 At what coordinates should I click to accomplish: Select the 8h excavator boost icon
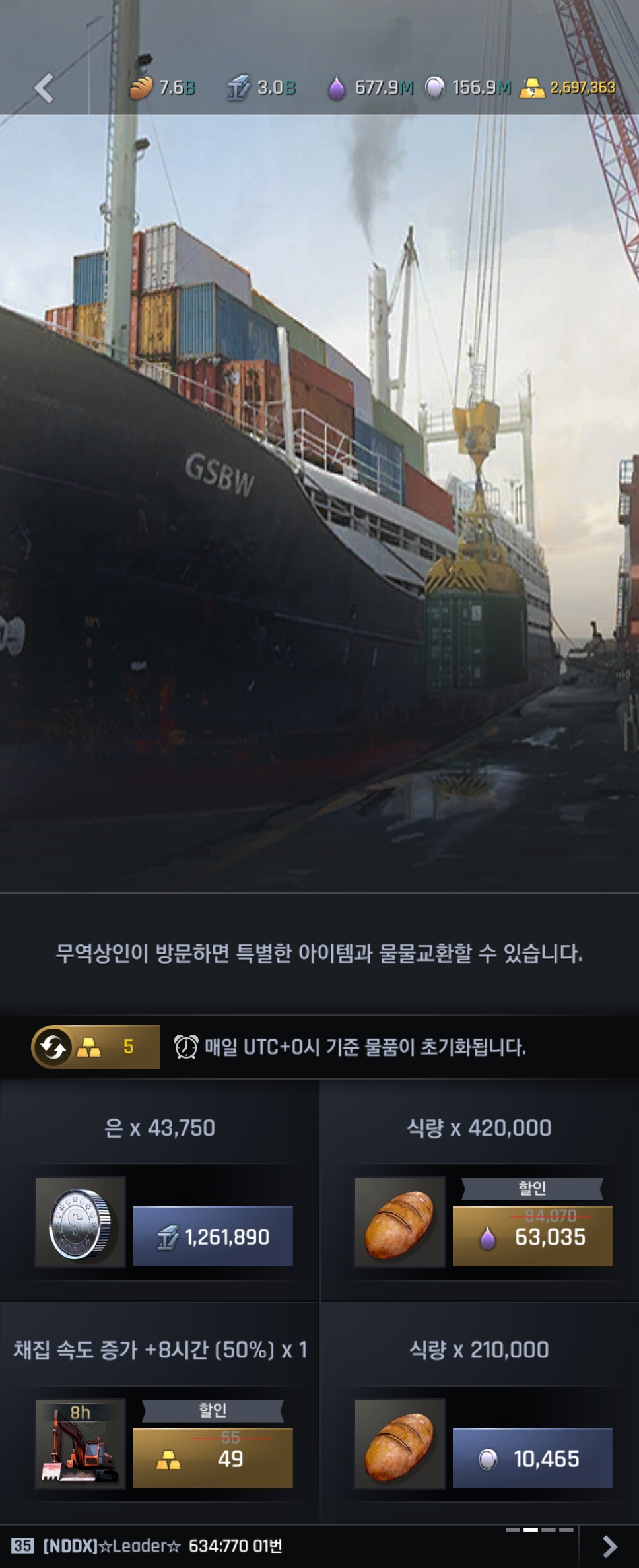pos(80,1444)
